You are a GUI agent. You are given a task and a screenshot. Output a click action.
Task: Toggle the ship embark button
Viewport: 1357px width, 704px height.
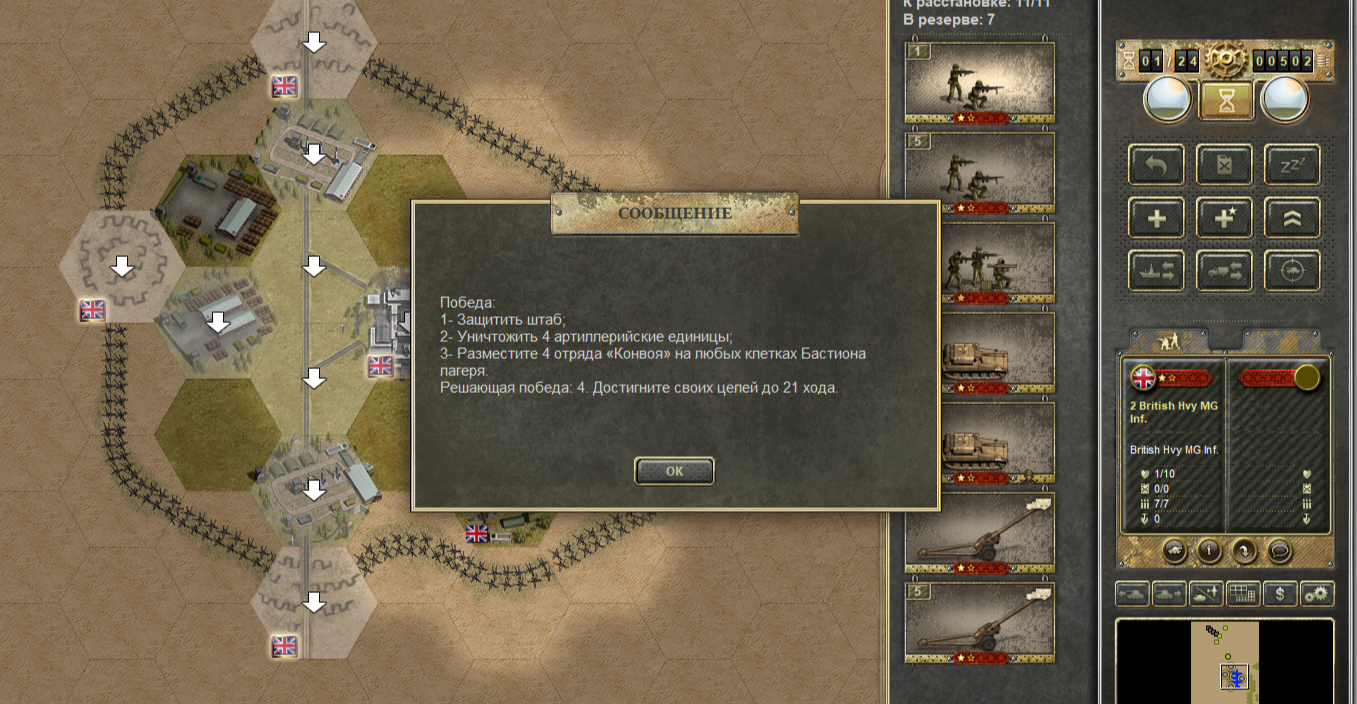click(1156, 271)
